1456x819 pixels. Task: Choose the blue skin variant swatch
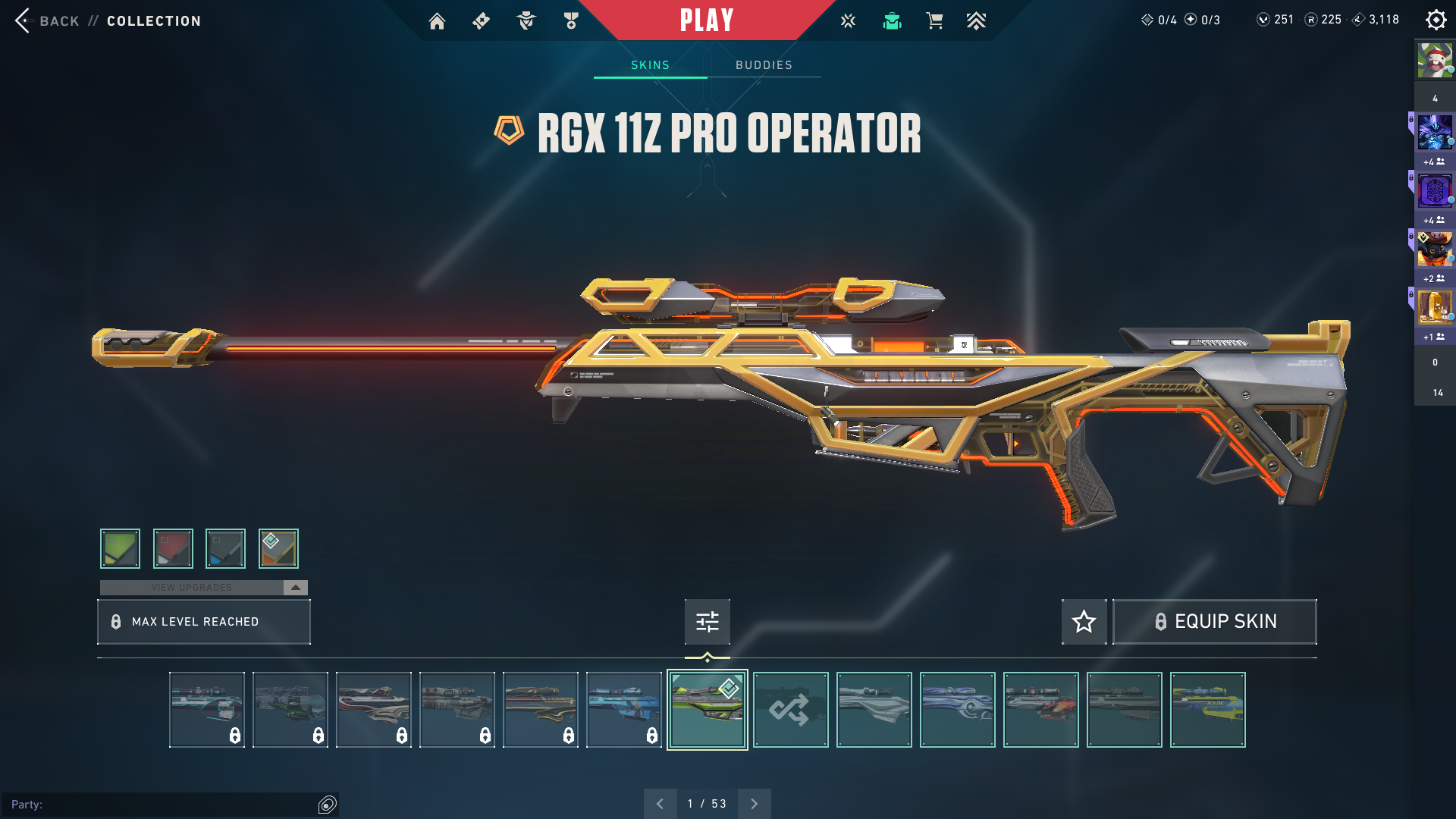pos(225,548)
